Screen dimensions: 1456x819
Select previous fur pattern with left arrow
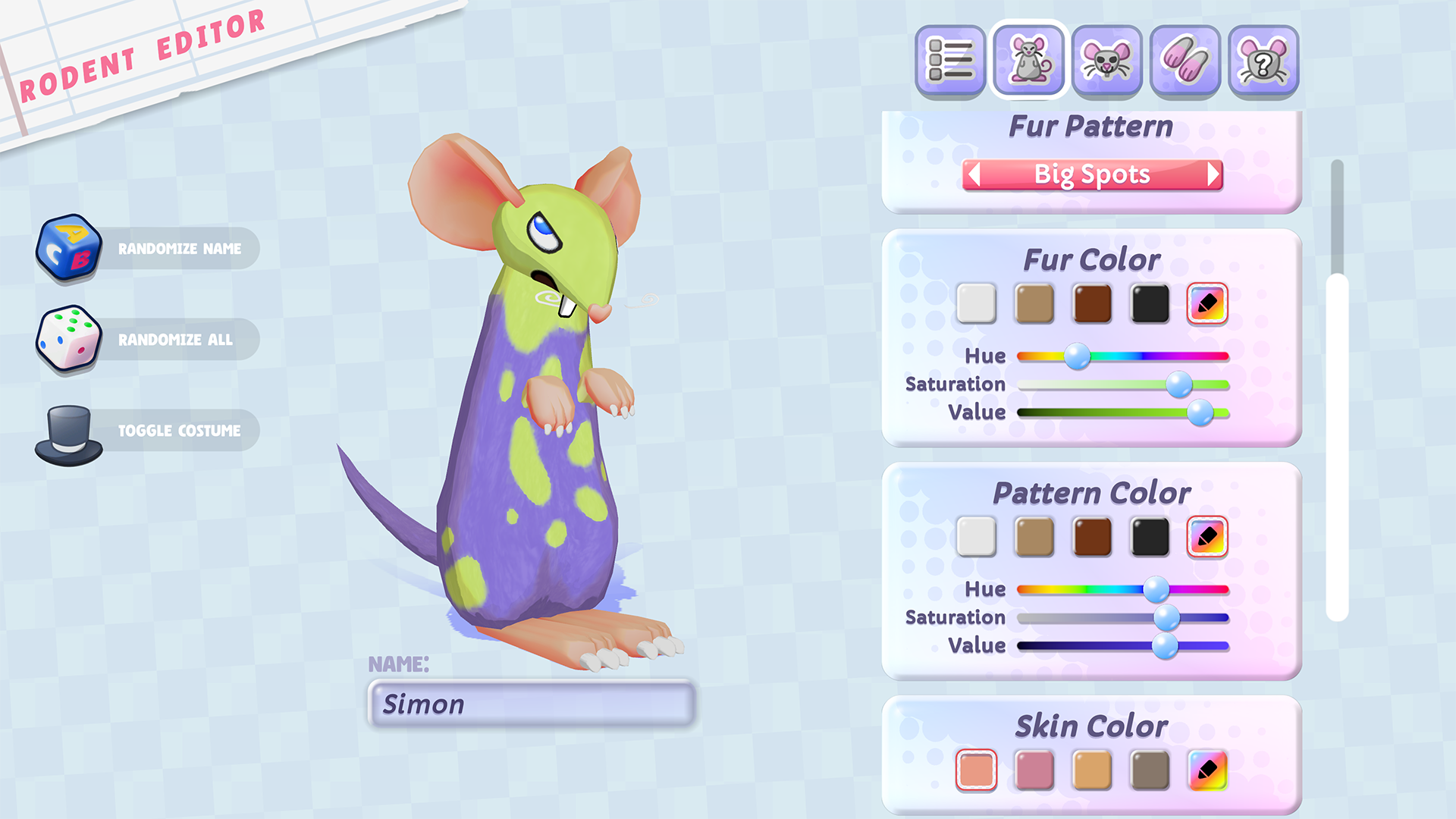(x=975, y=174)
